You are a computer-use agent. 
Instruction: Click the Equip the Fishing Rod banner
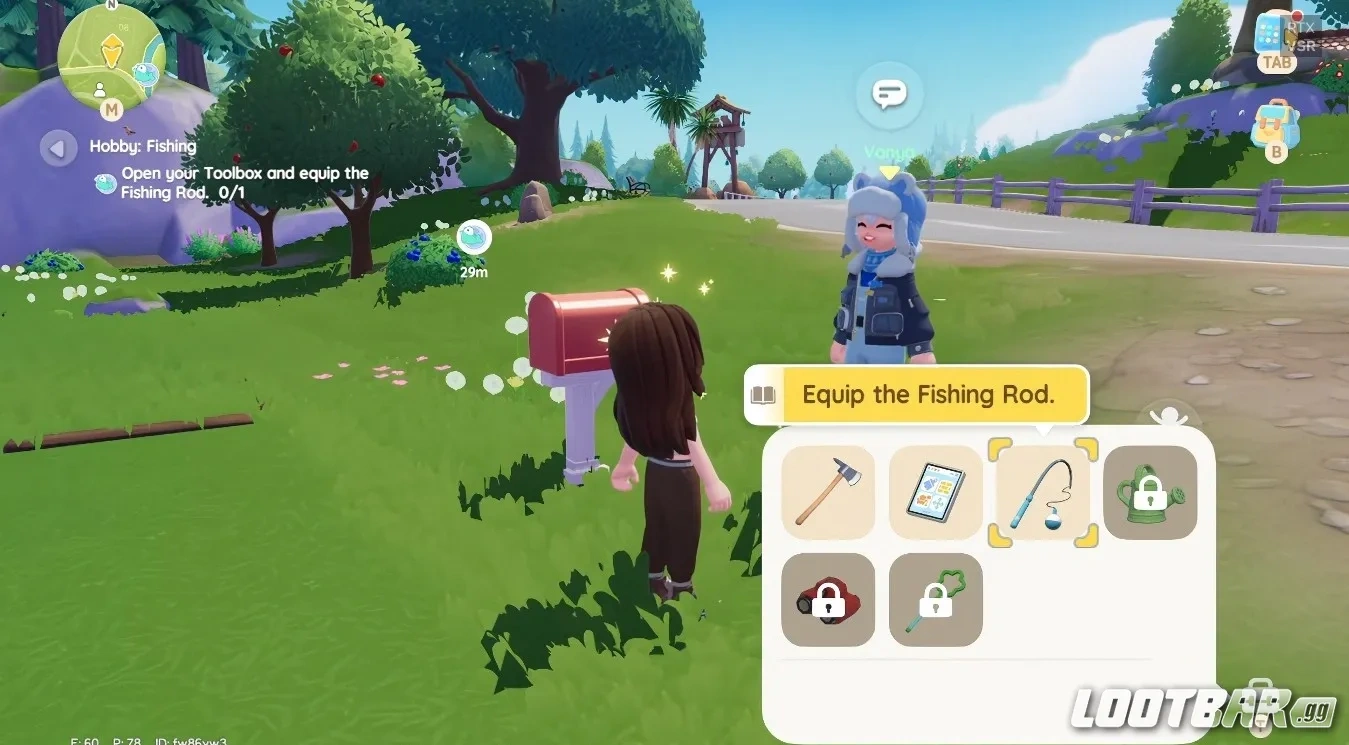click(935, 394)
